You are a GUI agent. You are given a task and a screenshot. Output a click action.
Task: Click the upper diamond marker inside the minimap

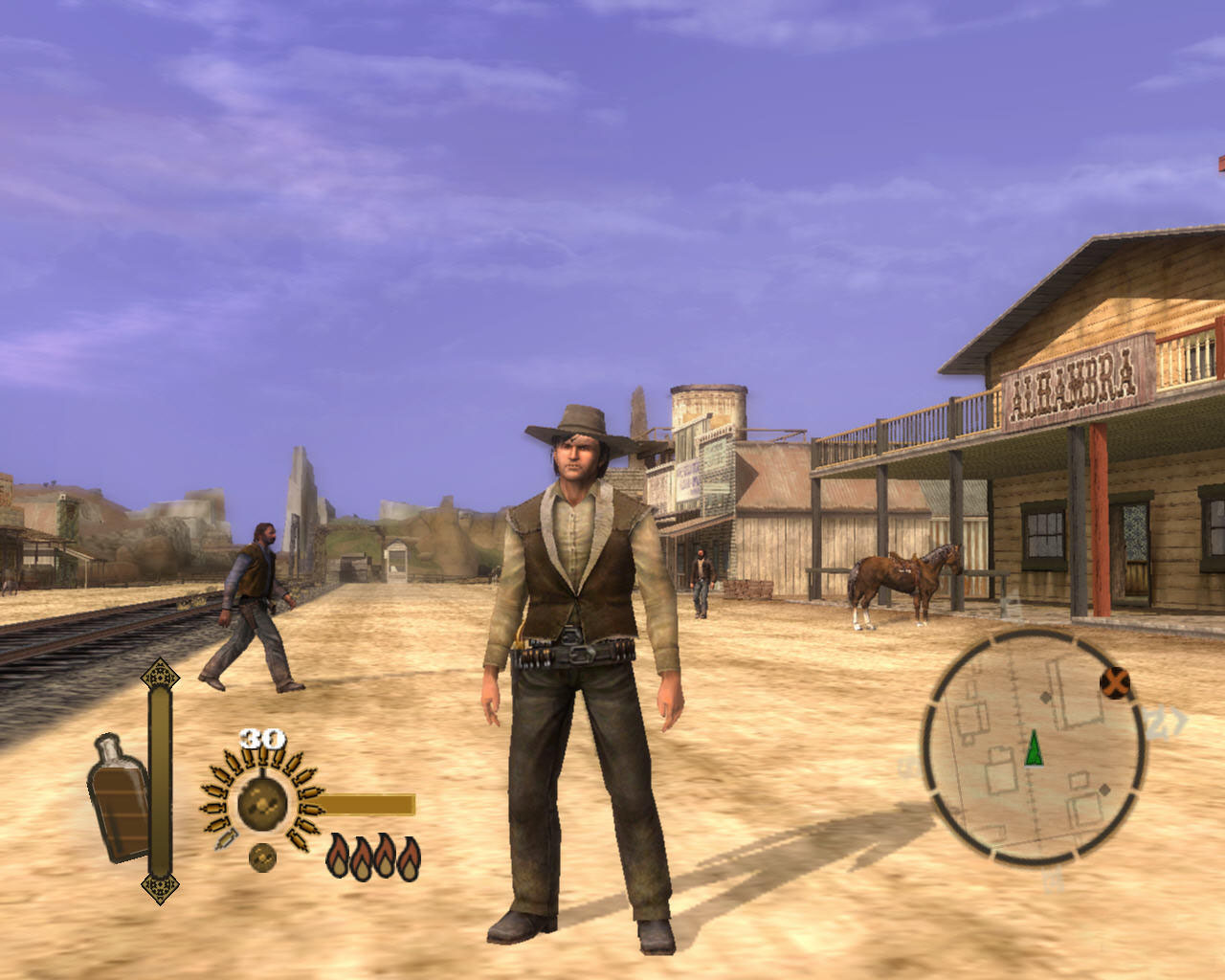[1045, 696]
